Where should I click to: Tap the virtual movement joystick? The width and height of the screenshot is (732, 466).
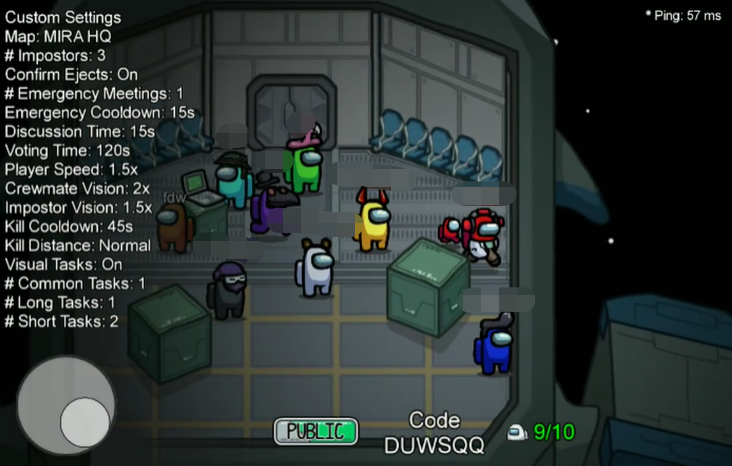(66, 405)
